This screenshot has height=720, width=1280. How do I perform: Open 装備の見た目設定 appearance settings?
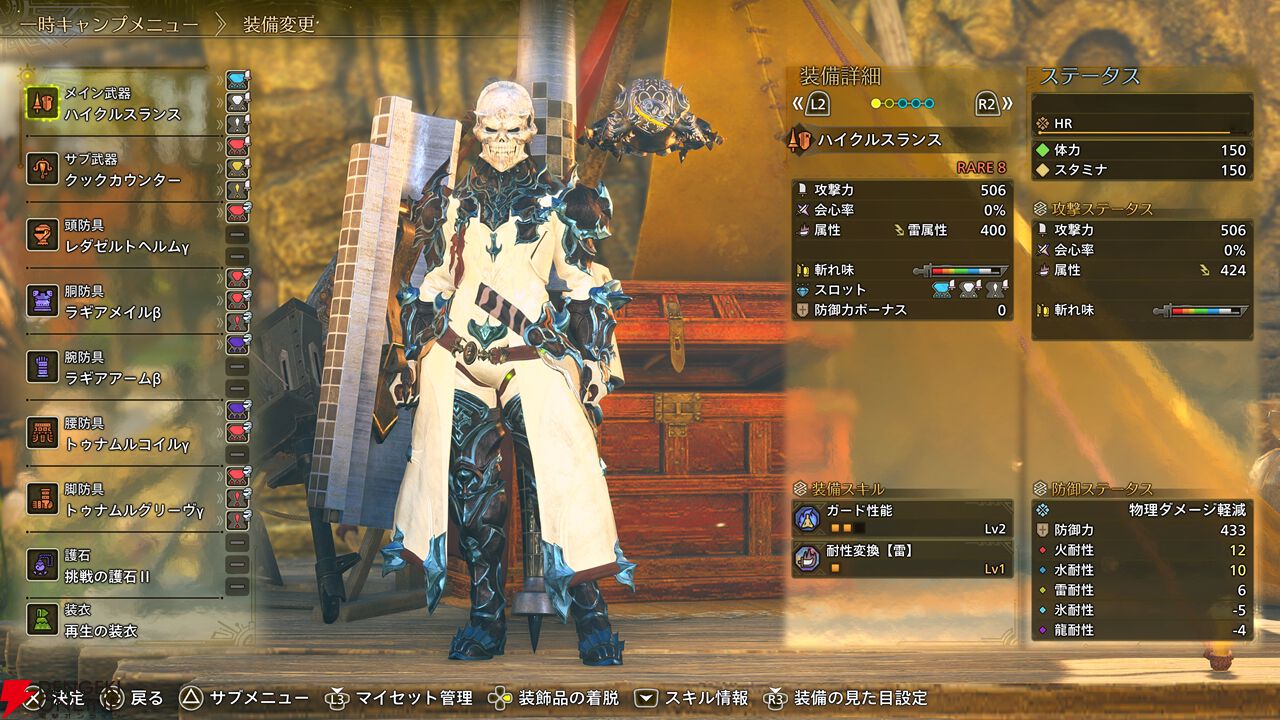[x=847, y=698]
